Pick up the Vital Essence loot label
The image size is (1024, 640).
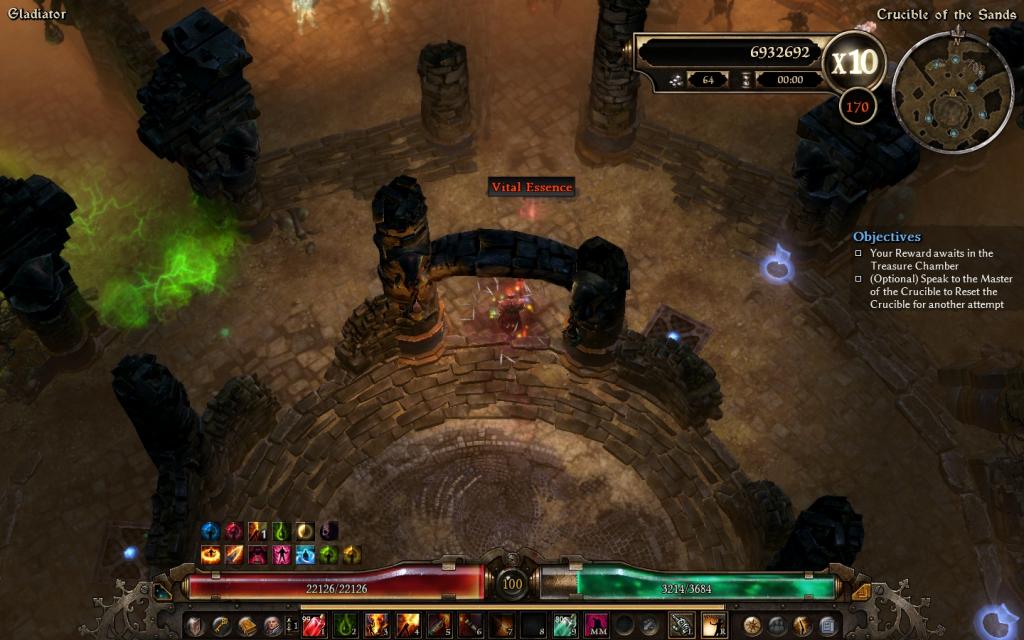531,187
